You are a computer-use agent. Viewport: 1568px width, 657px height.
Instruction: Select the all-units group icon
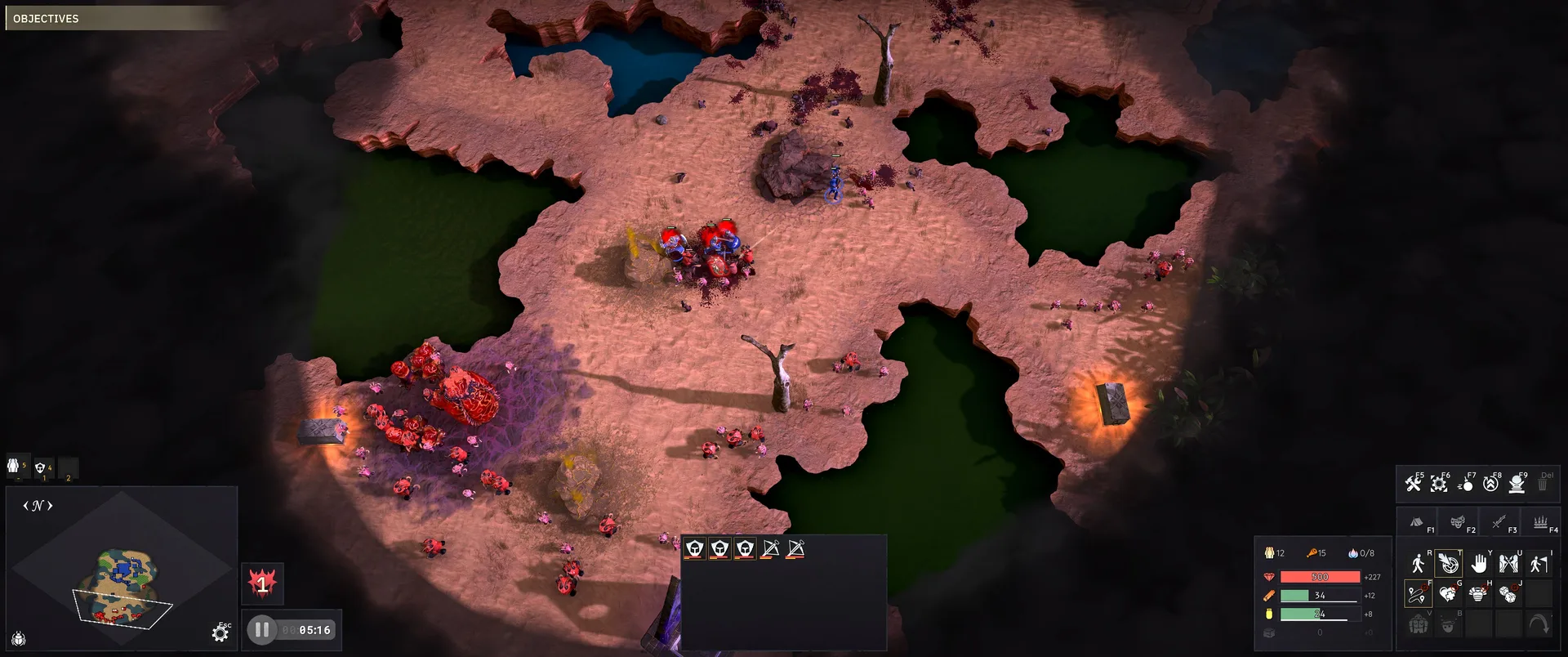click(x=14, y=466)
